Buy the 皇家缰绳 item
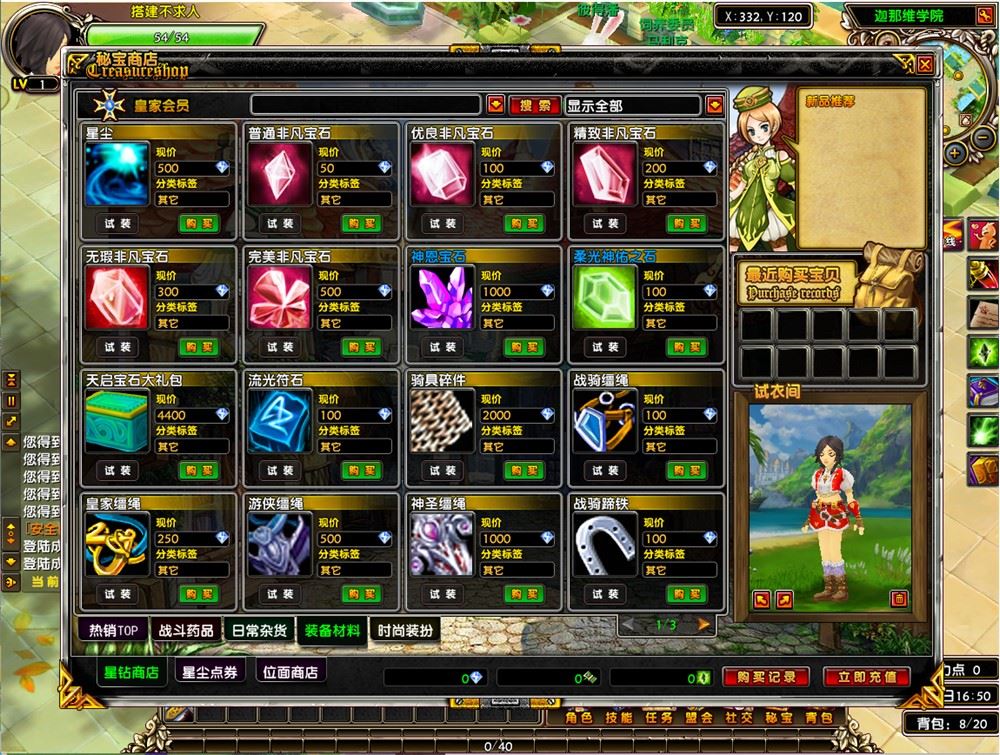1000x755 pixels. (x=199, y=594)
